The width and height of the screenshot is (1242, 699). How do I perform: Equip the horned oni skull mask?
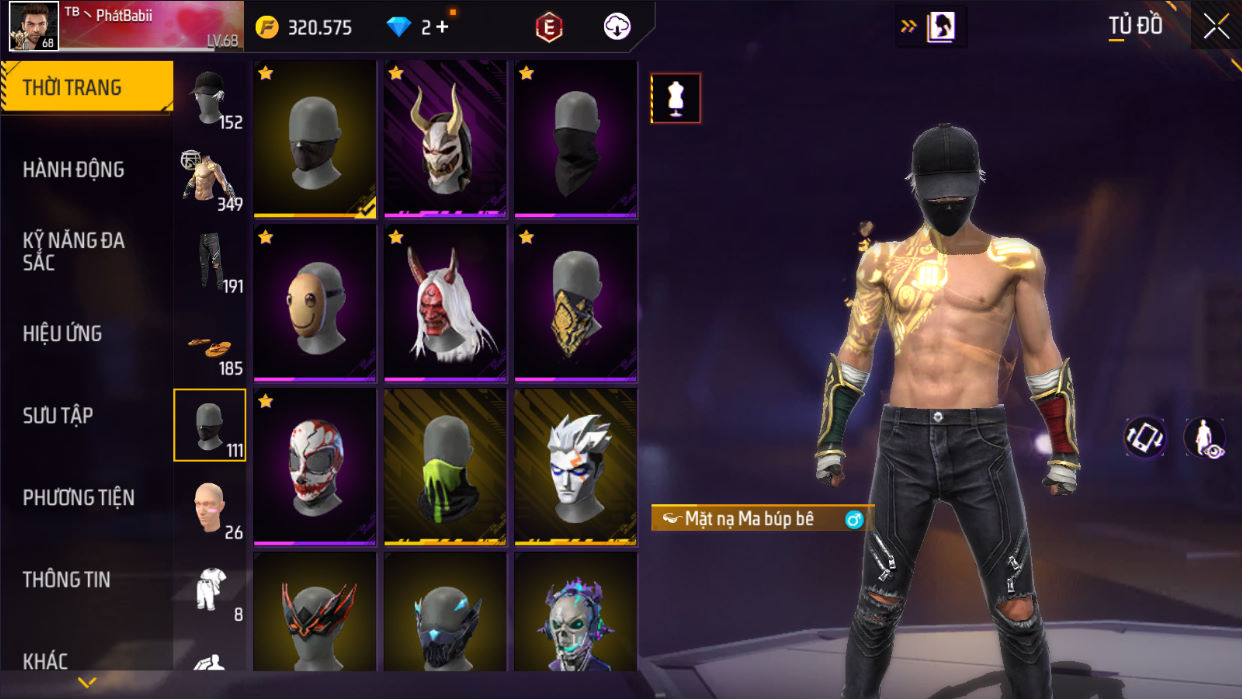[x=445, y=139]
